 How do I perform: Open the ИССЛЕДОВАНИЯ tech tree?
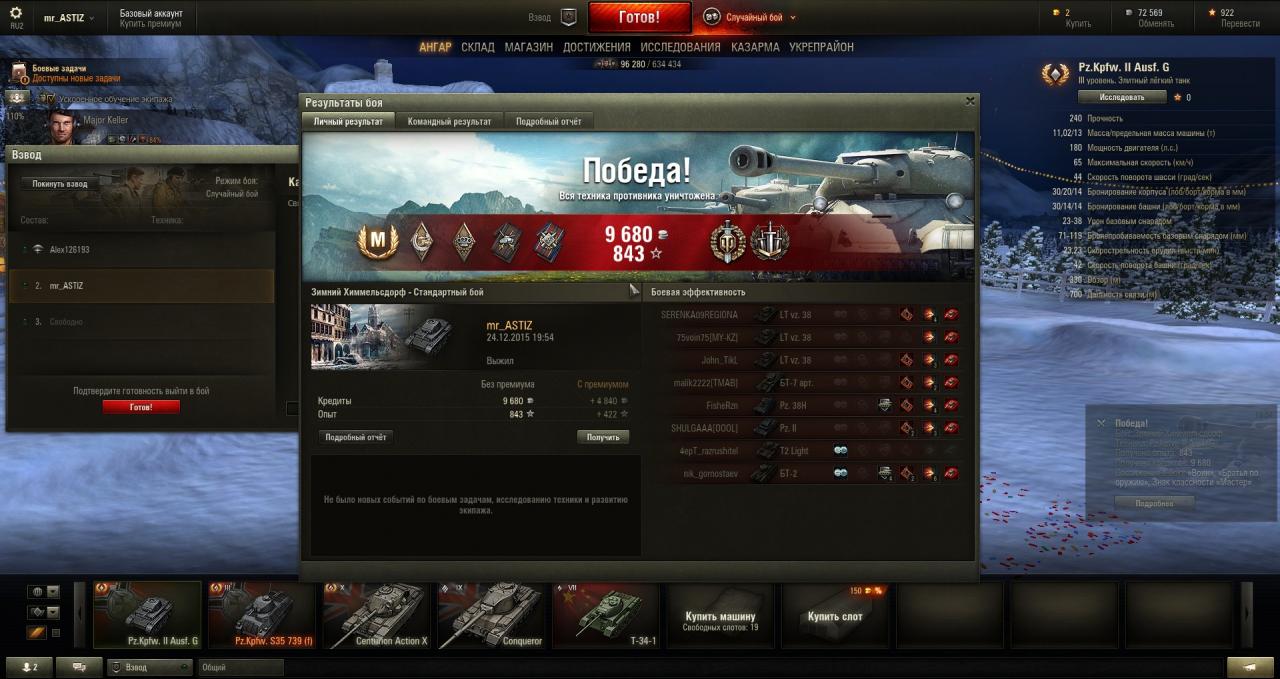tap(680, 47)
